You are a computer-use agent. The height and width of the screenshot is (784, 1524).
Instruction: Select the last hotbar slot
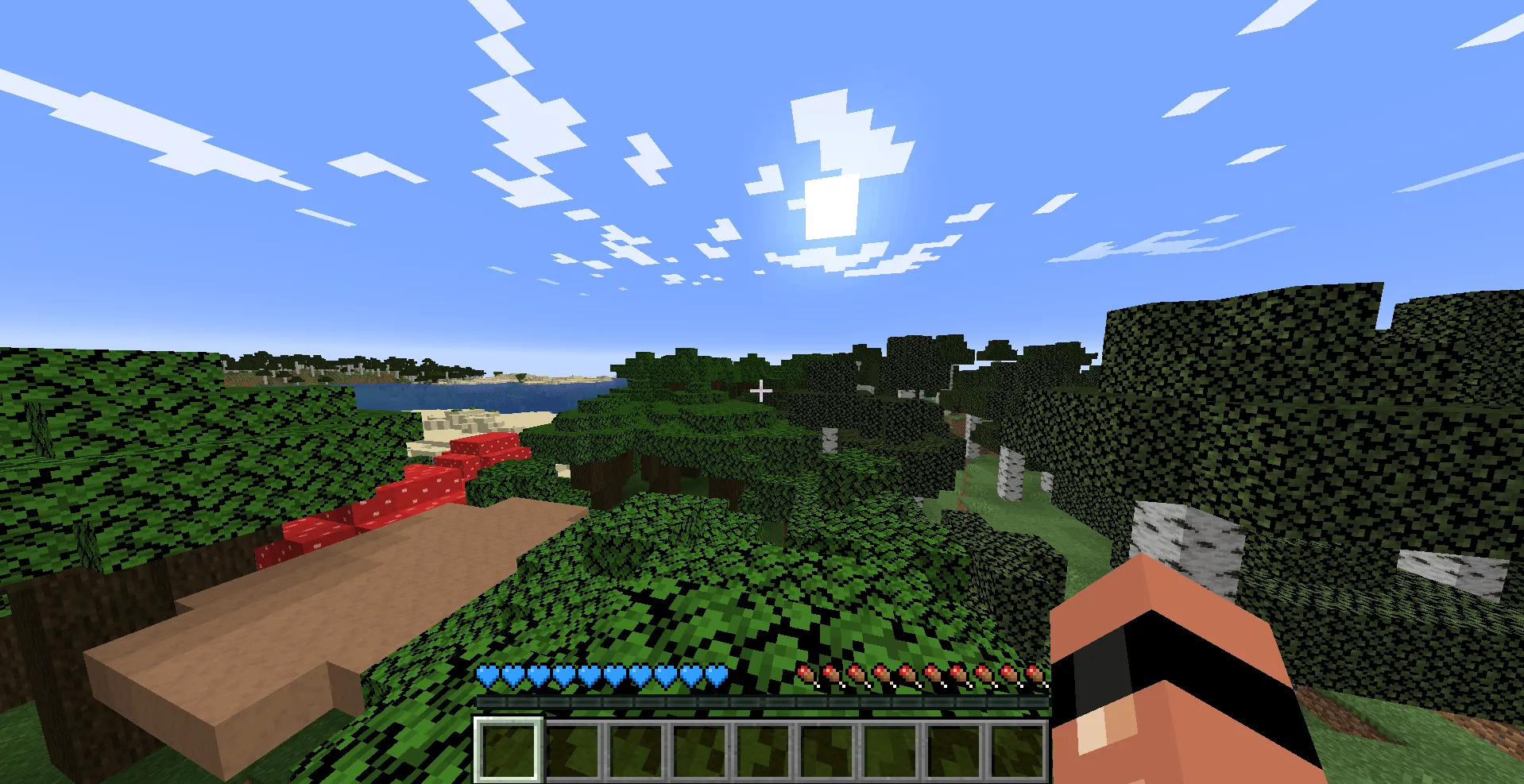click(x=1017, y=747)
